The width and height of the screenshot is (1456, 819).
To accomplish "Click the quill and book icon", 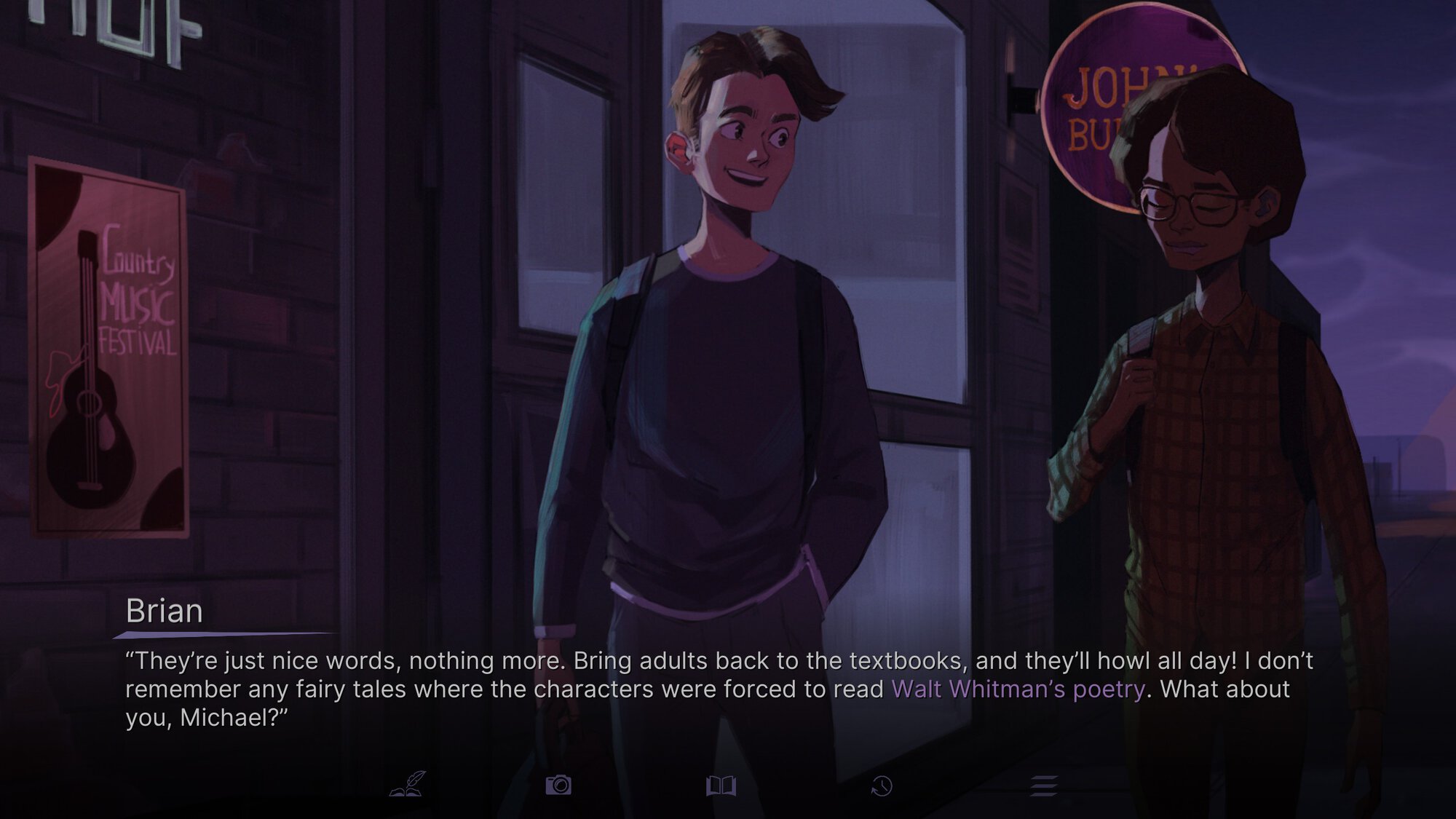I will [408, 785].
